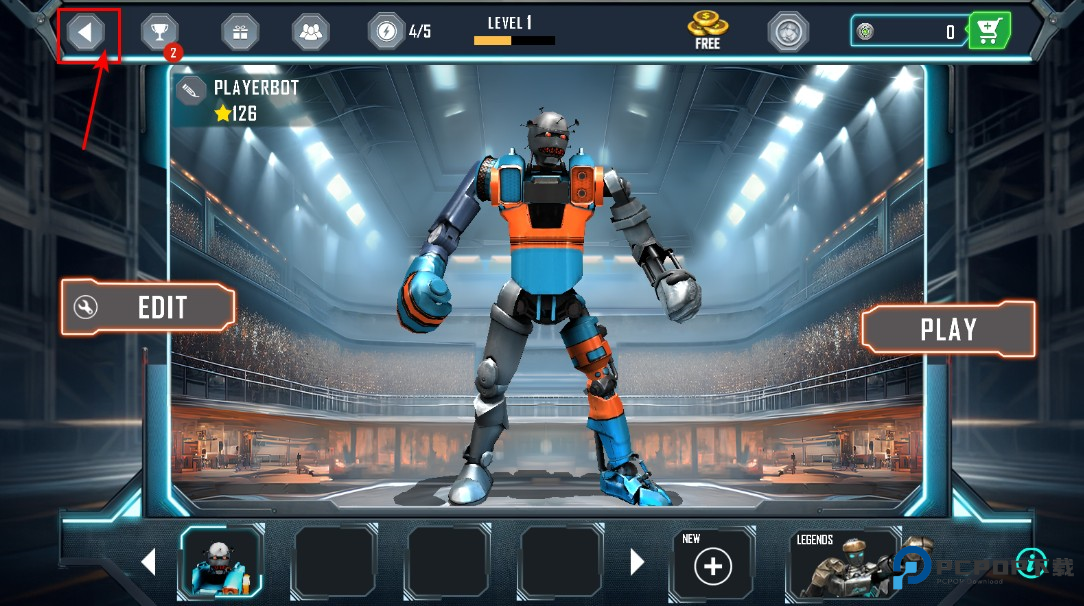1084x606 pixels.
Task: Show the friends group icon
Action: [311, 32]
